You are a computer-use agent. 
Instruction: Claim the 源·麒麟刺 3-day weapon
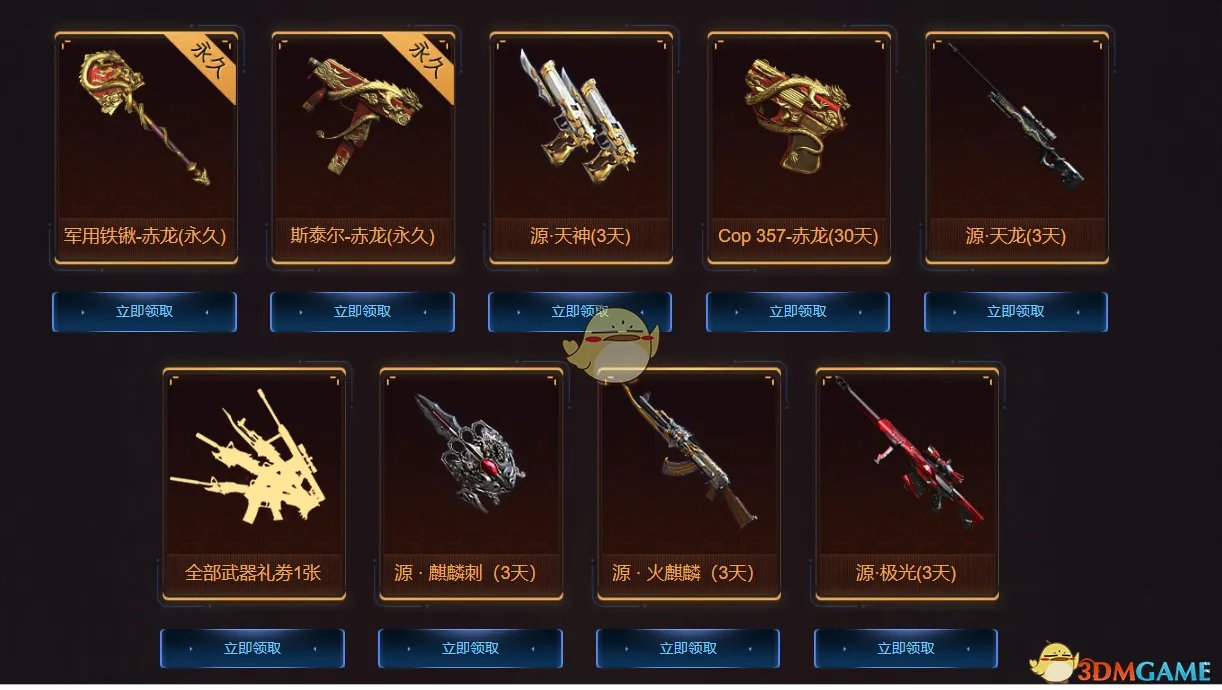click(x=470, y=649)
